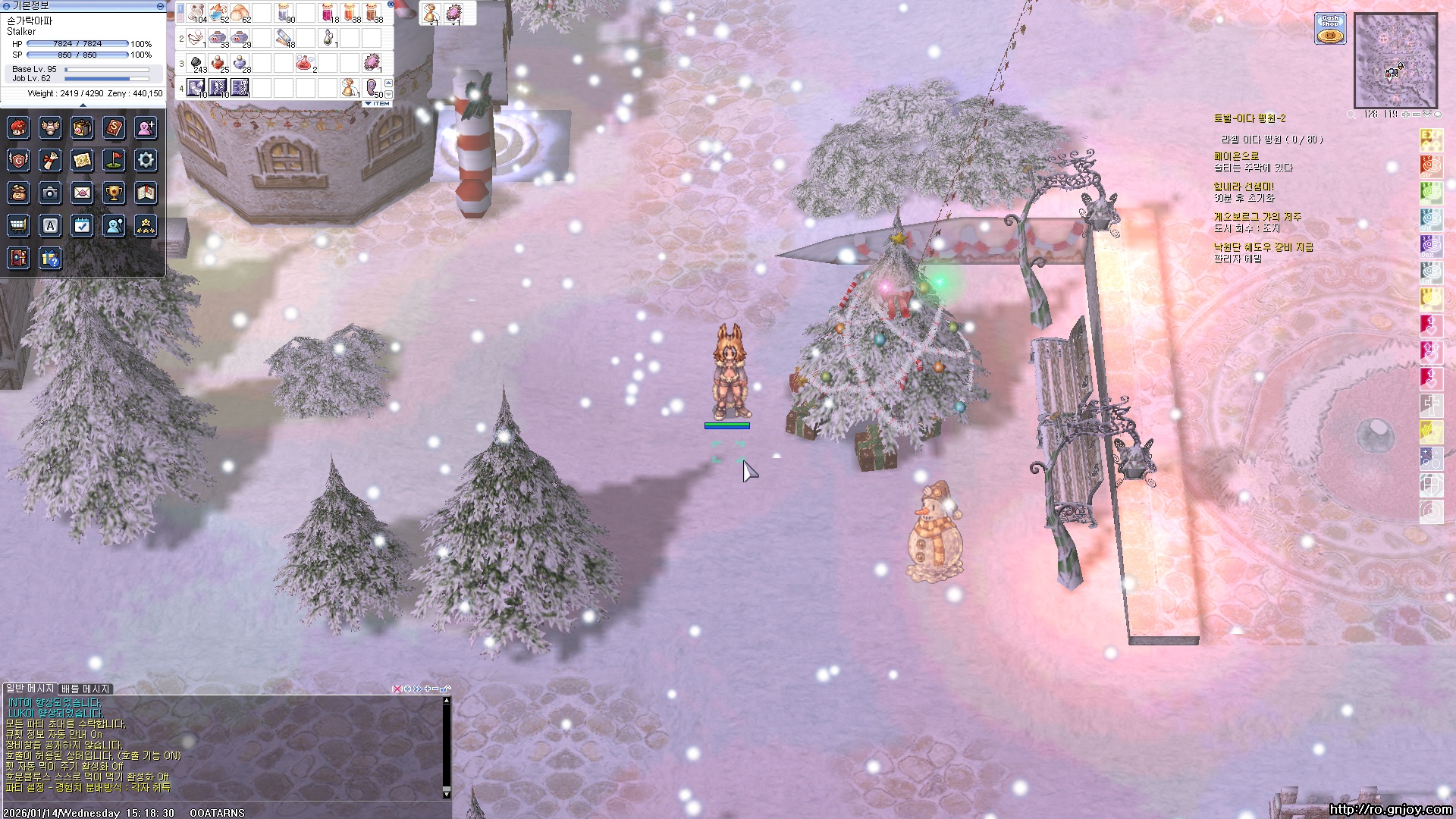Use the red potion with 25 count
The height and width of the screenshot is (819, 1456).
[218, 62]
